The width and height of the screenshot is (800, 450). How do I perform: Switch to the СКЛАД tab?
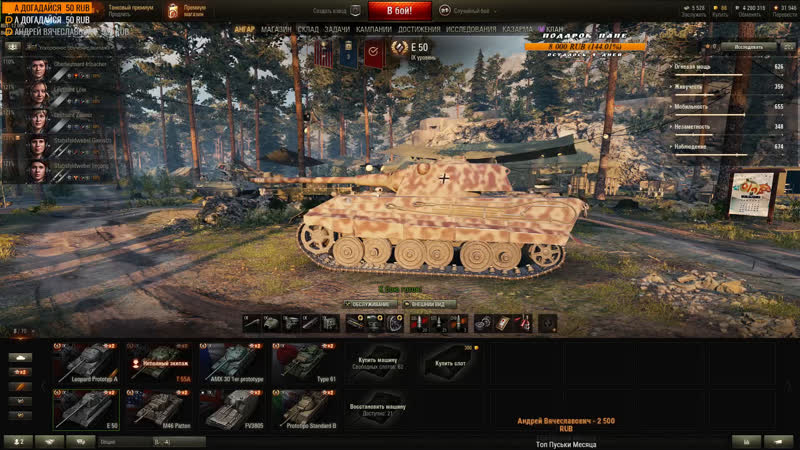(308, 29)
